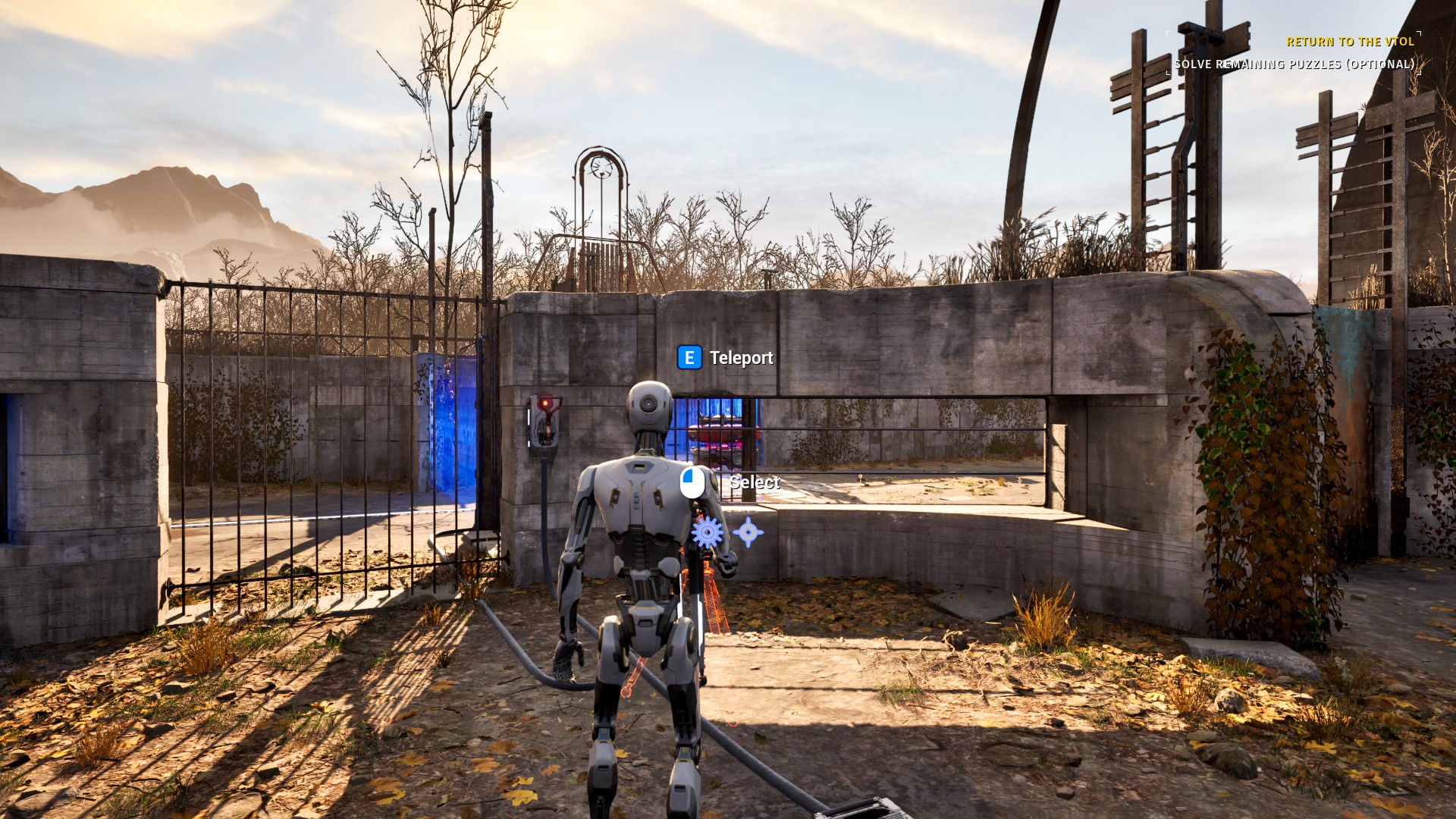
Task: Click the Solve Remaining Puzzles optional objective
Action: click(1294, 64)
